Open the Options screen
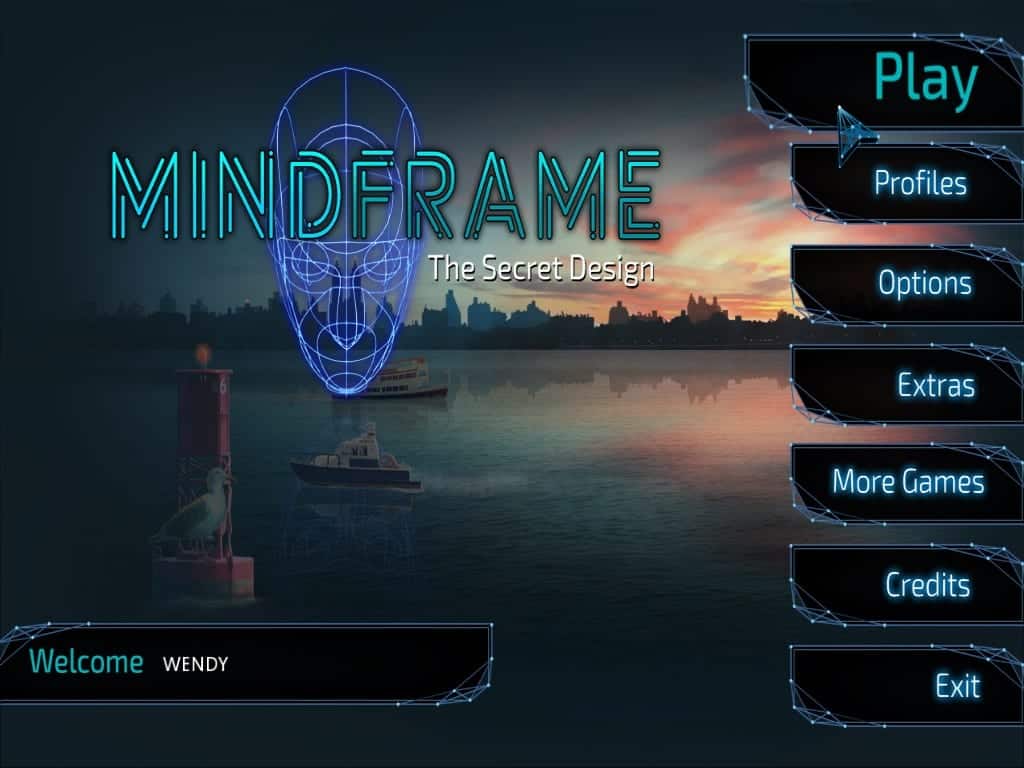The width and height of the screenshot is (1024, 768). click(924, 283)
